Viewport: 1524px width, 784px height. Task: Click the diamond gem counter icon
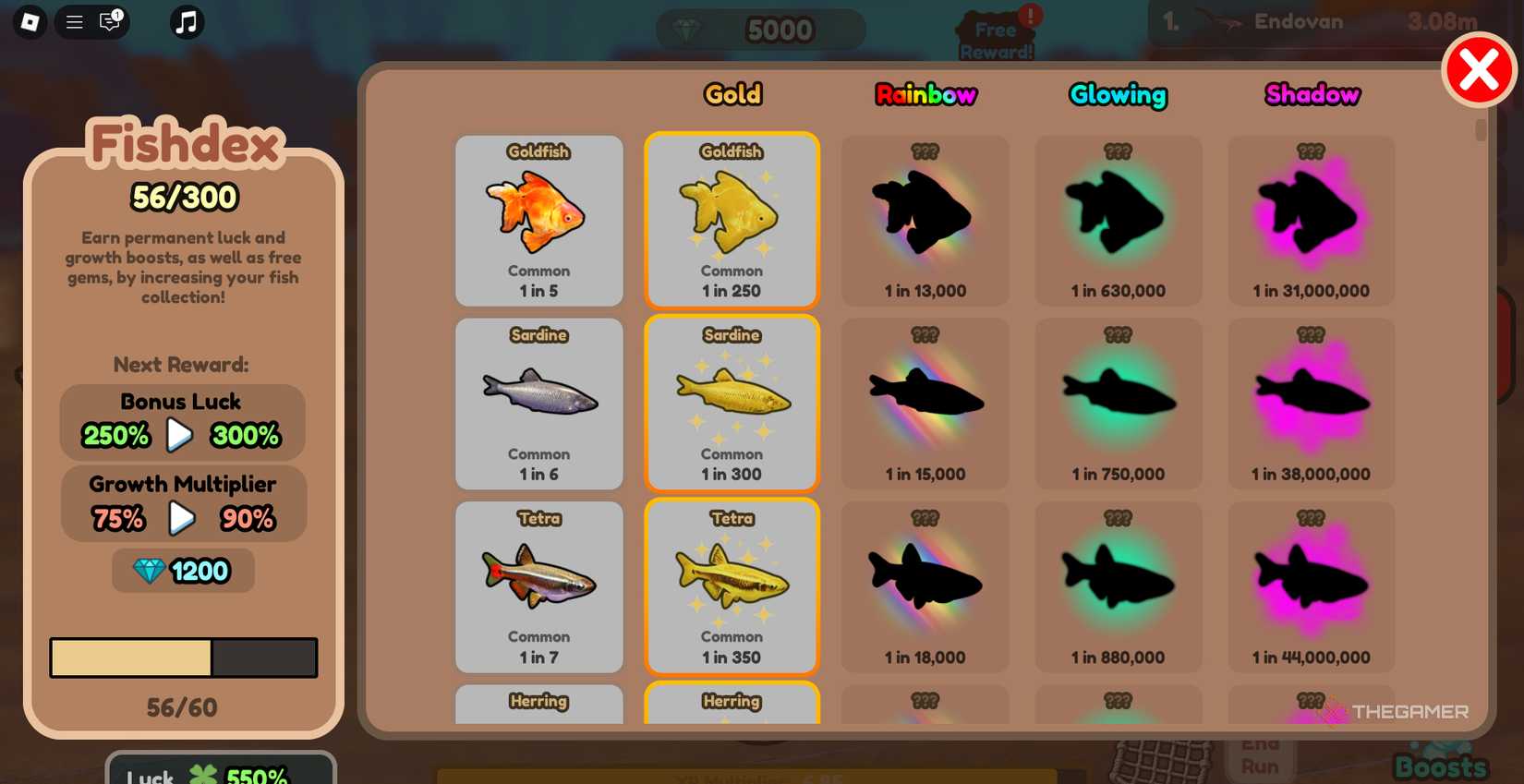pos(687,29)
